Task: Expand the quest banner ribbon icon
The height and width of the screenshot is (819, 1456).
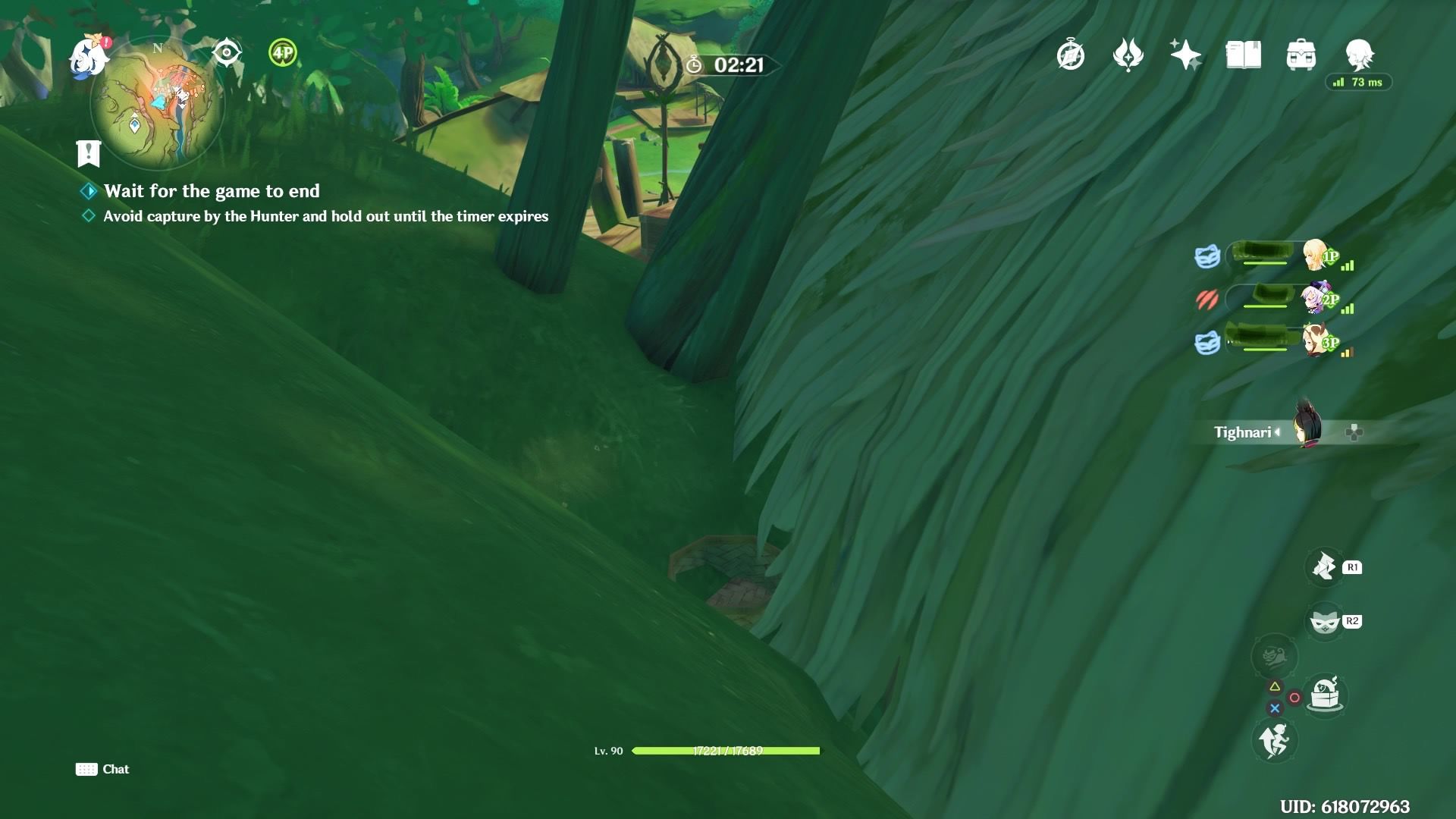Action: pyautogui.click(x=89, y=154)
